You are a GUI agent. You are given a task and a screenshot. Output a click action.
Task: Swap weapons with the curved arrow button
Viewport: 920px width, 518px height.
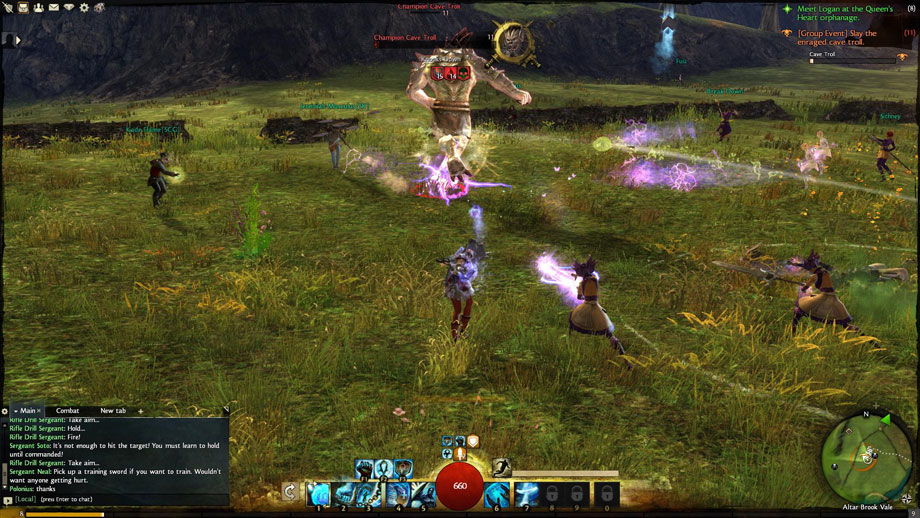click(x=289, y=492)
